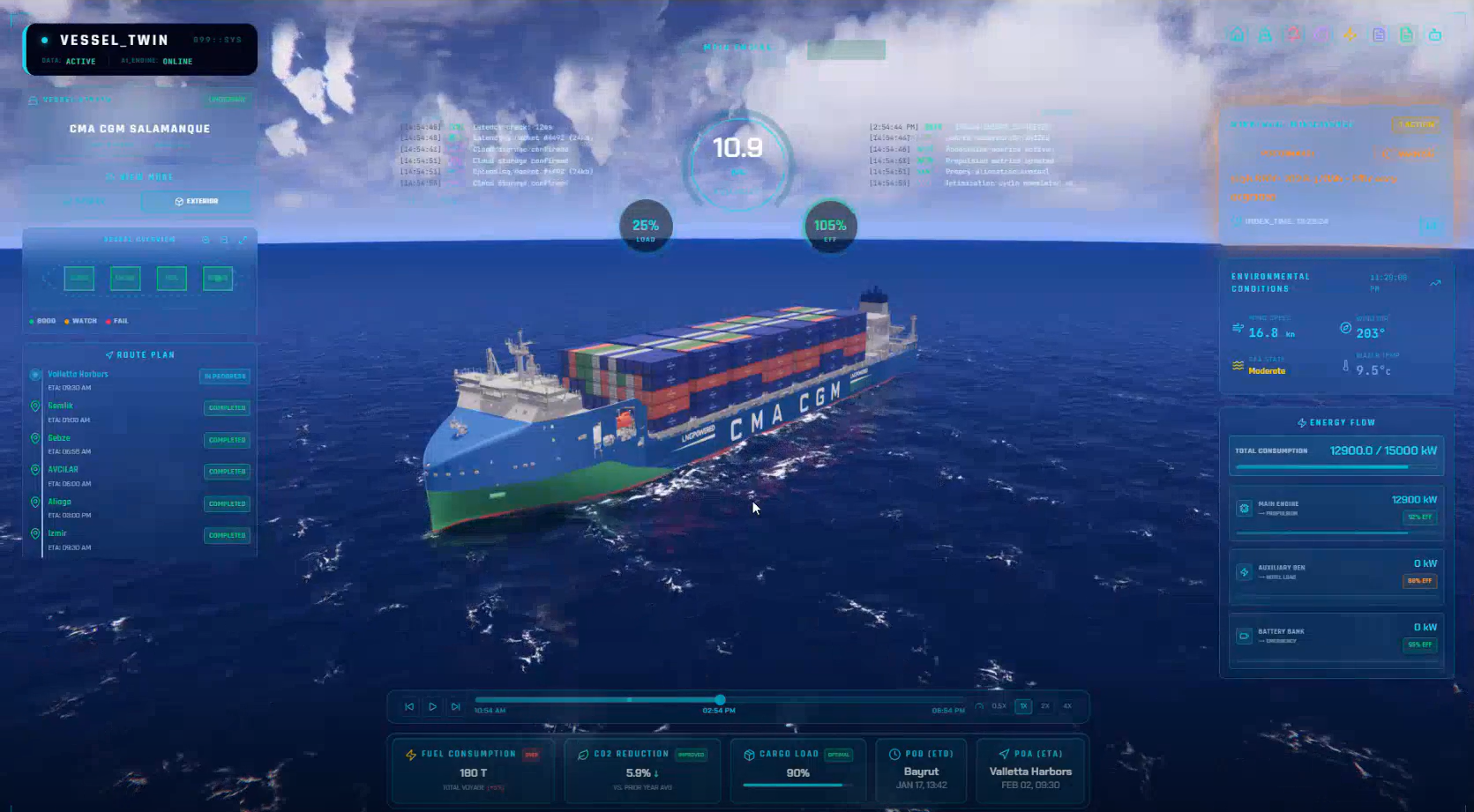Image resolution: width=1474 pixels, height=812 pixels.
Task: Open the Fuel Consumption card
Action: click(x=472, y=769)
